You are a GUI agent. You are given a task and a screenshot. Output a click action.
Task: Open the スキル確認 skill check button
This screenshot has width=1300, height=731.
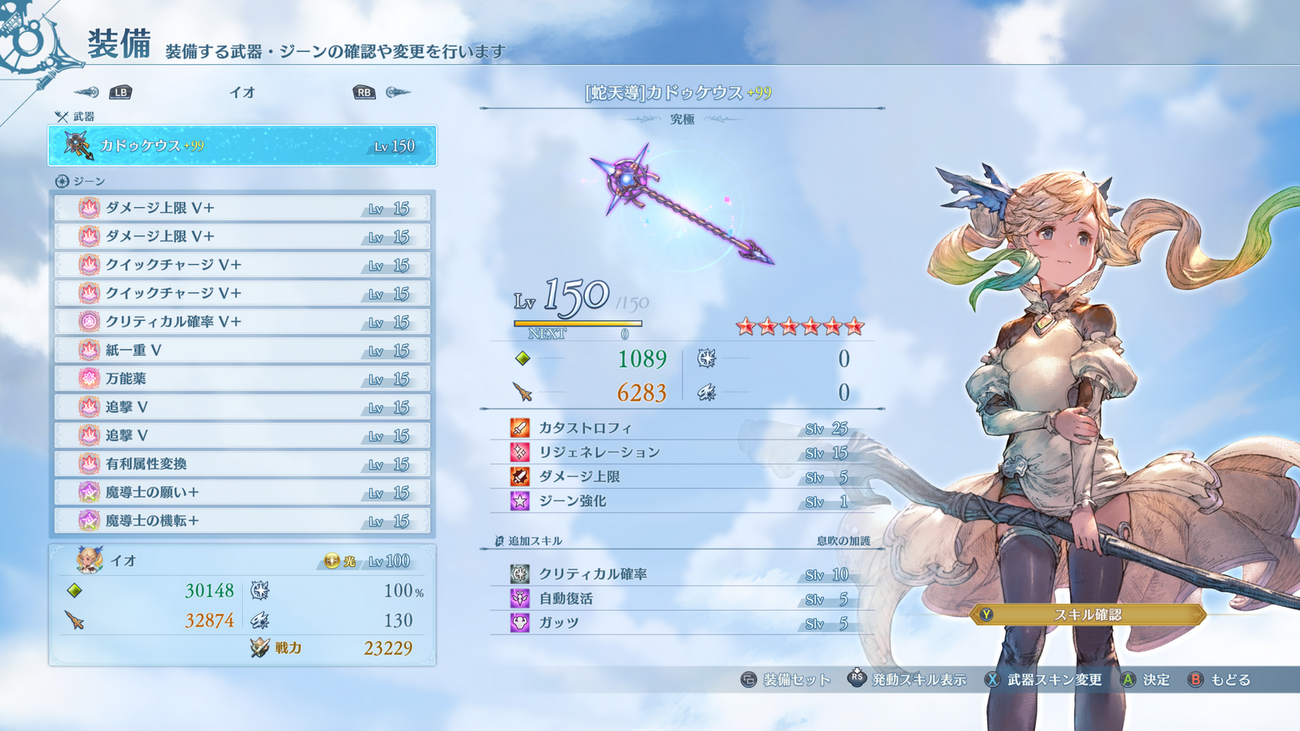click(1087, 615)
